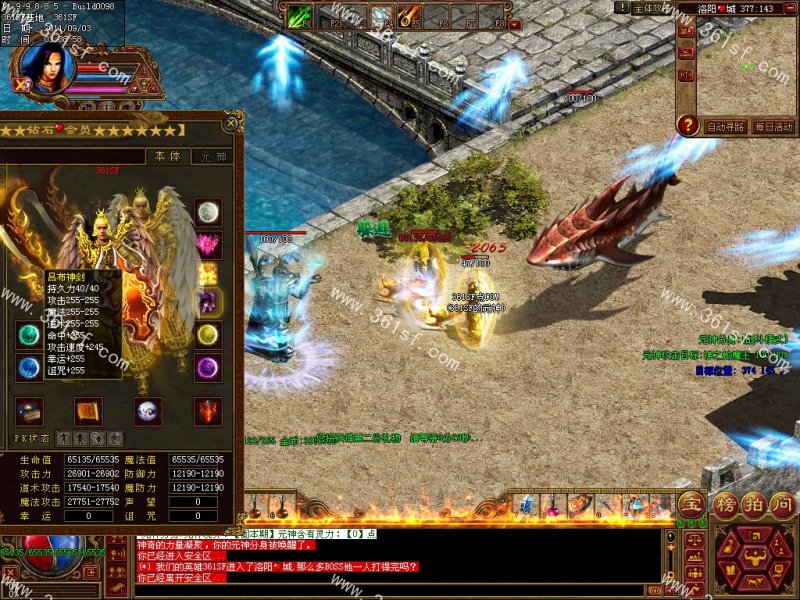Open the 宝 treasure round button
Screen dimensions: 800x600
pyautogui.click(x=690, y=503)
